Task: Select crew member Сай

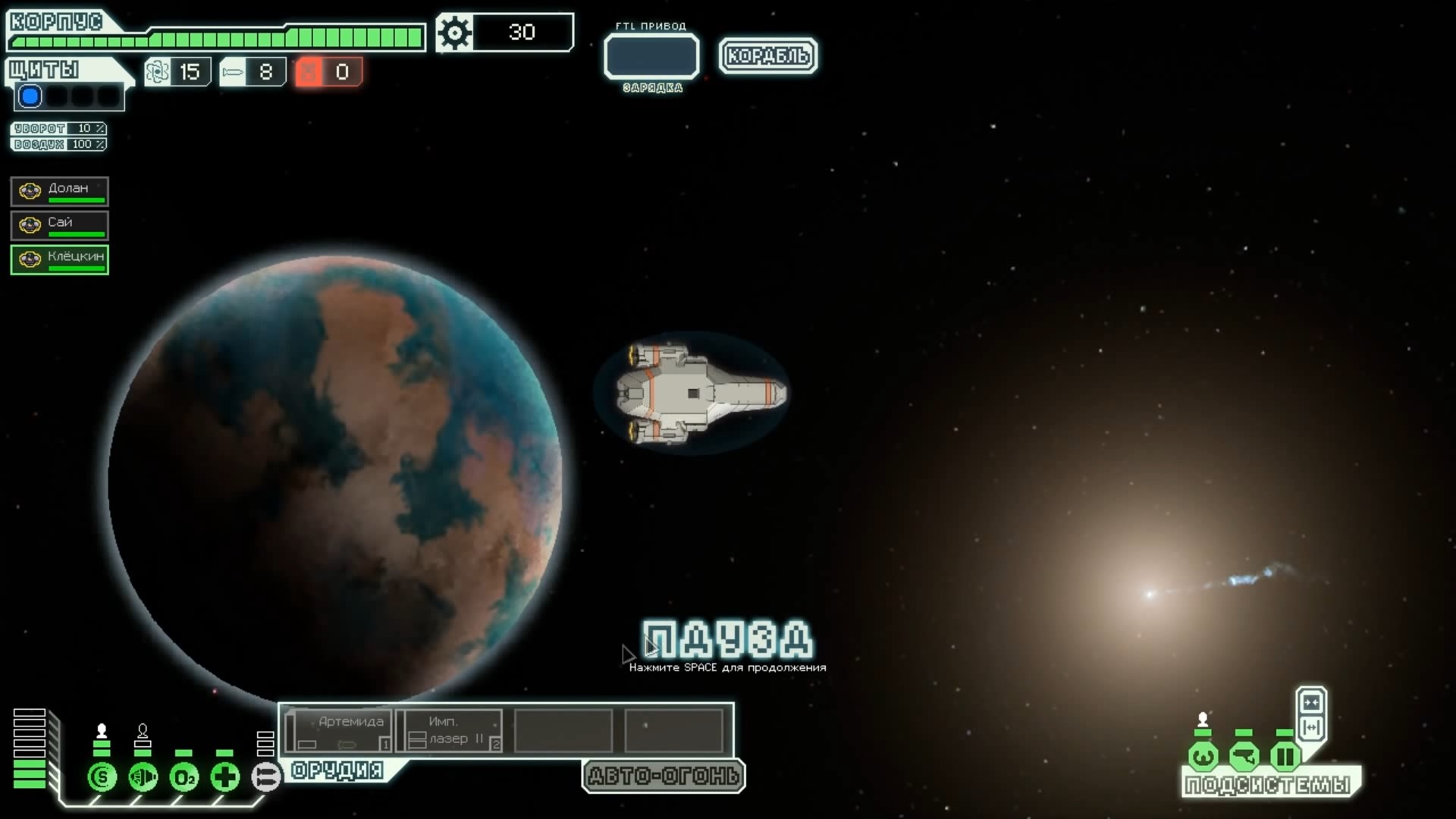Action: point(59,225)
